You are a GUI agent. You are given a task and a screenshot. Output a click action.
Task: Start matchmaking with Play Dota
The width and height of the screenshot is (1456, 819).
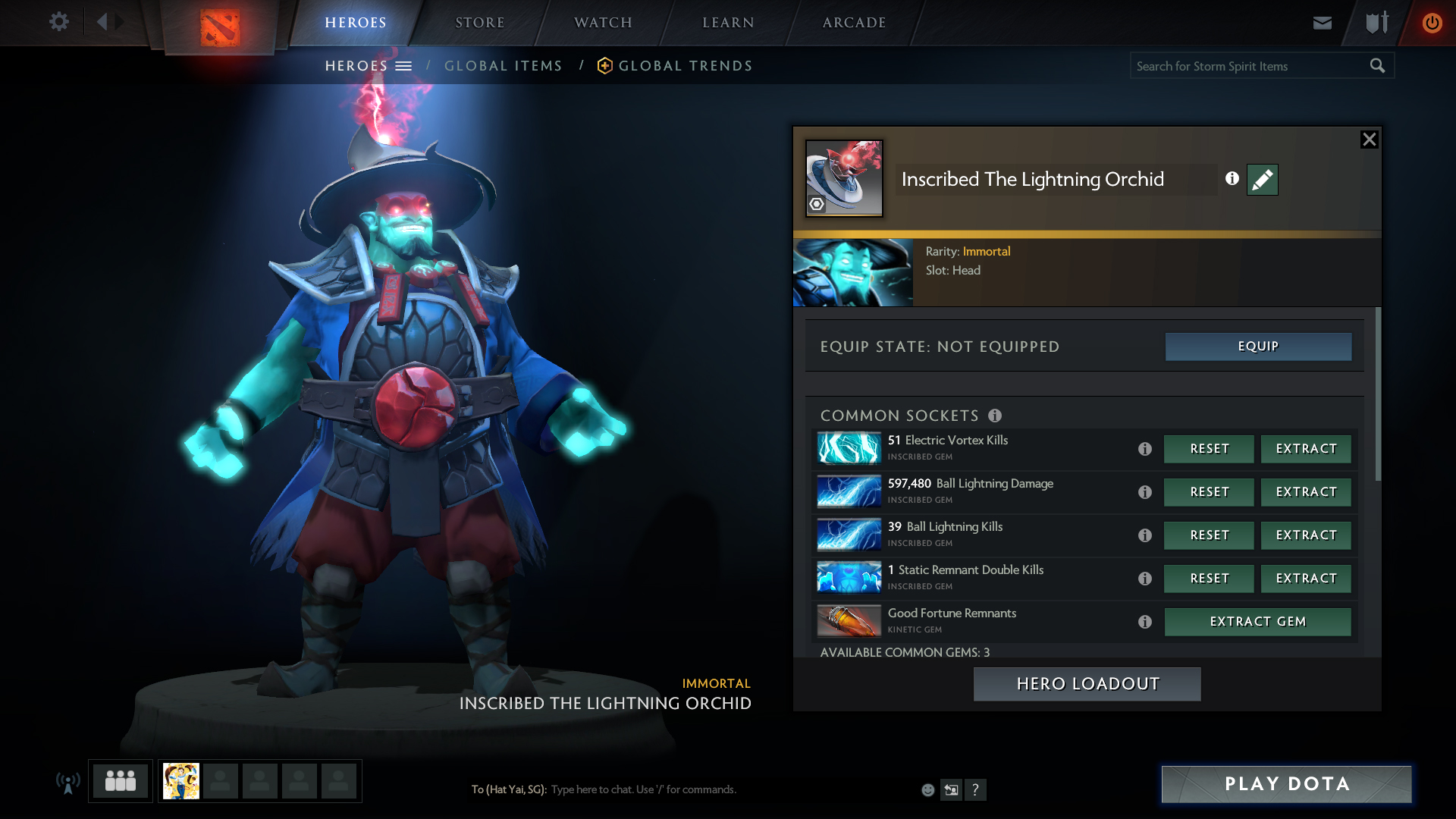click(1286, 784)
